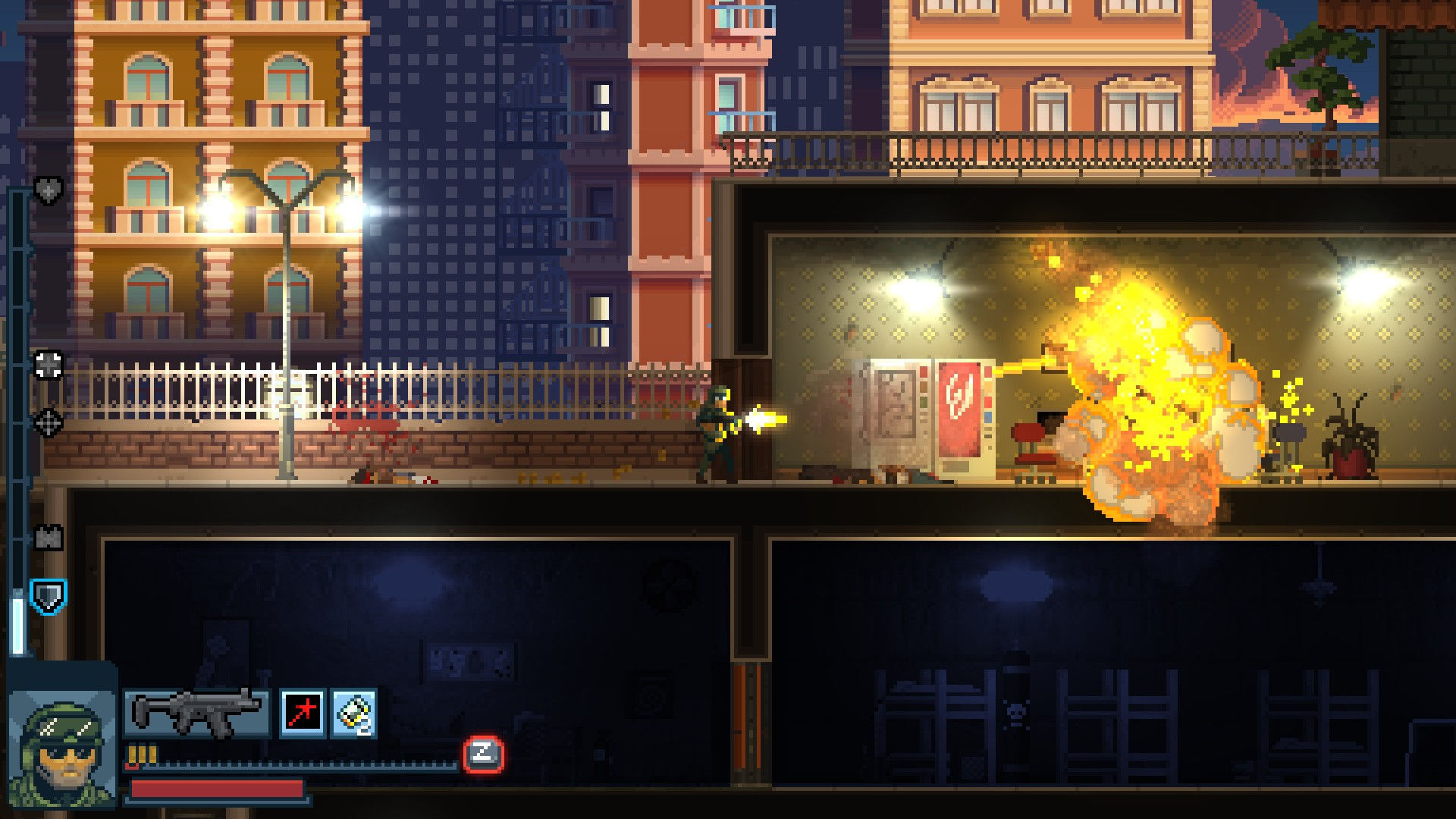The image size is (1456, 819).
Task: Click the street lamp on the sidewalk
Action: (288, 318)
